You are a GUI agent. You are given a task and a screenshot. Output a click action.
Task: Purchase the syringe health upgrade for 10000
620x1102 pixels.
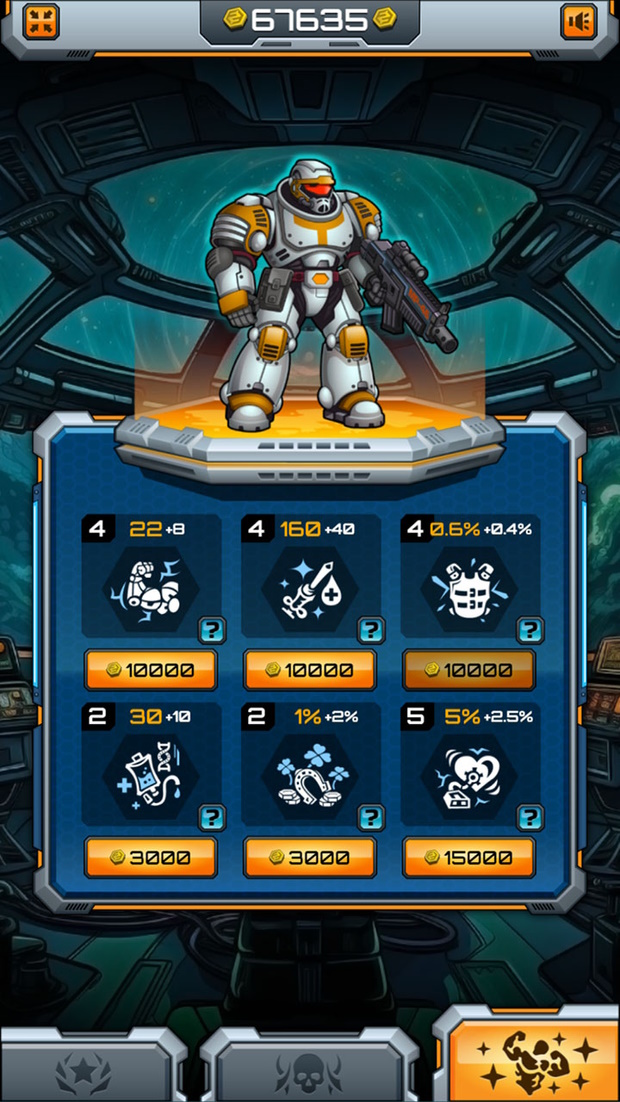click(x=310, y=670)
